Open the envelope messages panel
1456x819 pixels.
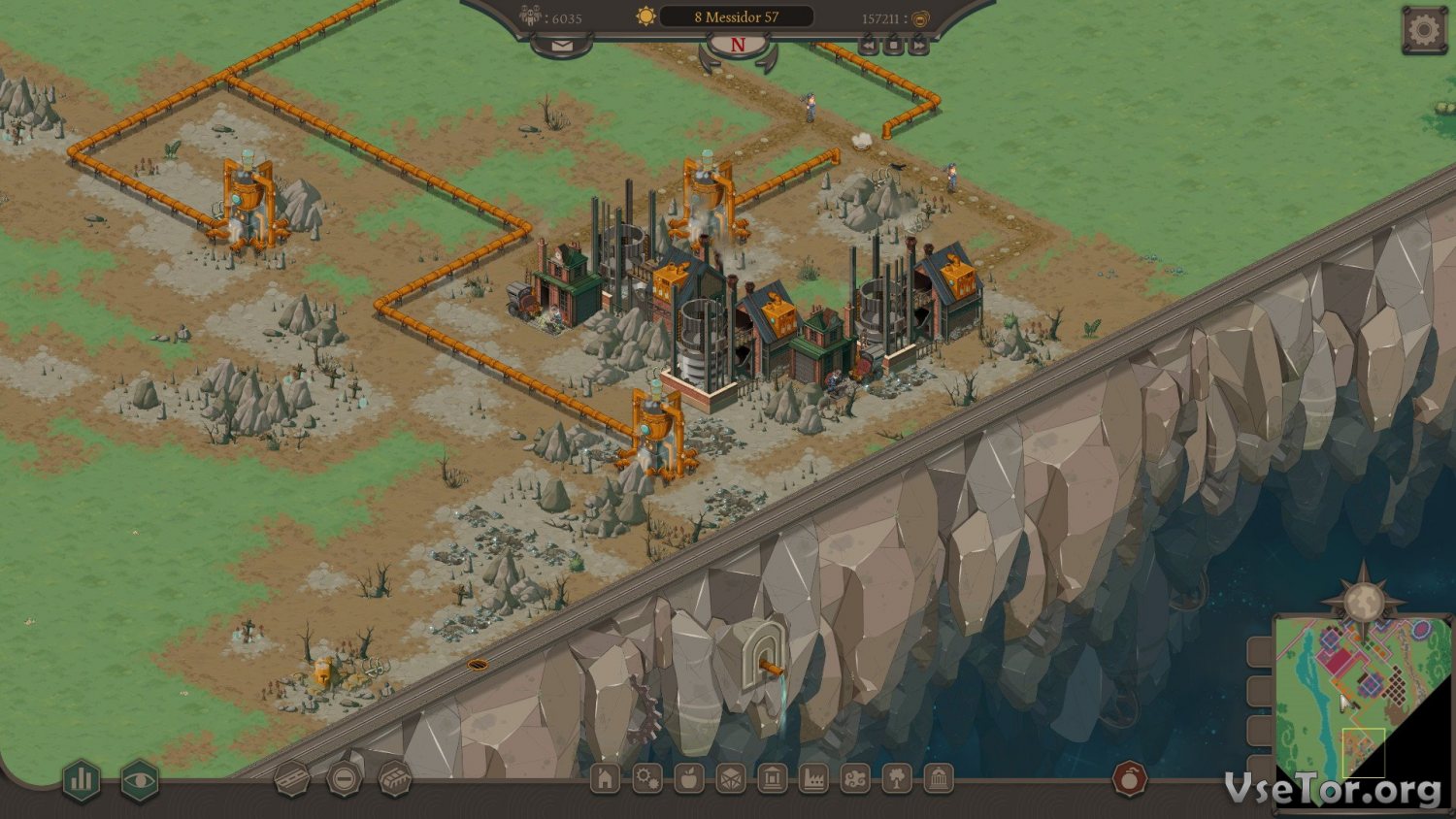[562, 46]
